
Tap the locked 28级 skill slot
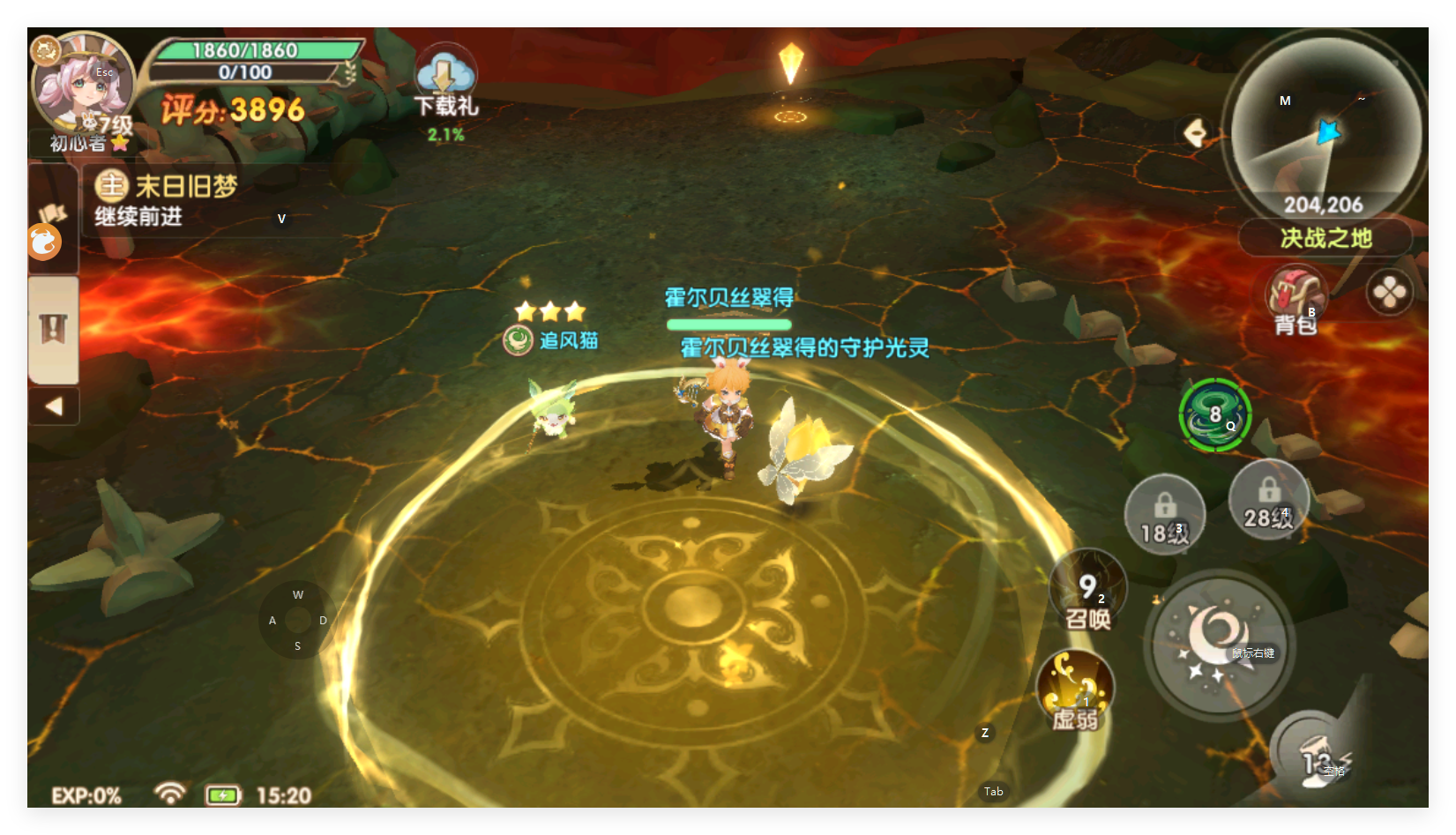1268,500
